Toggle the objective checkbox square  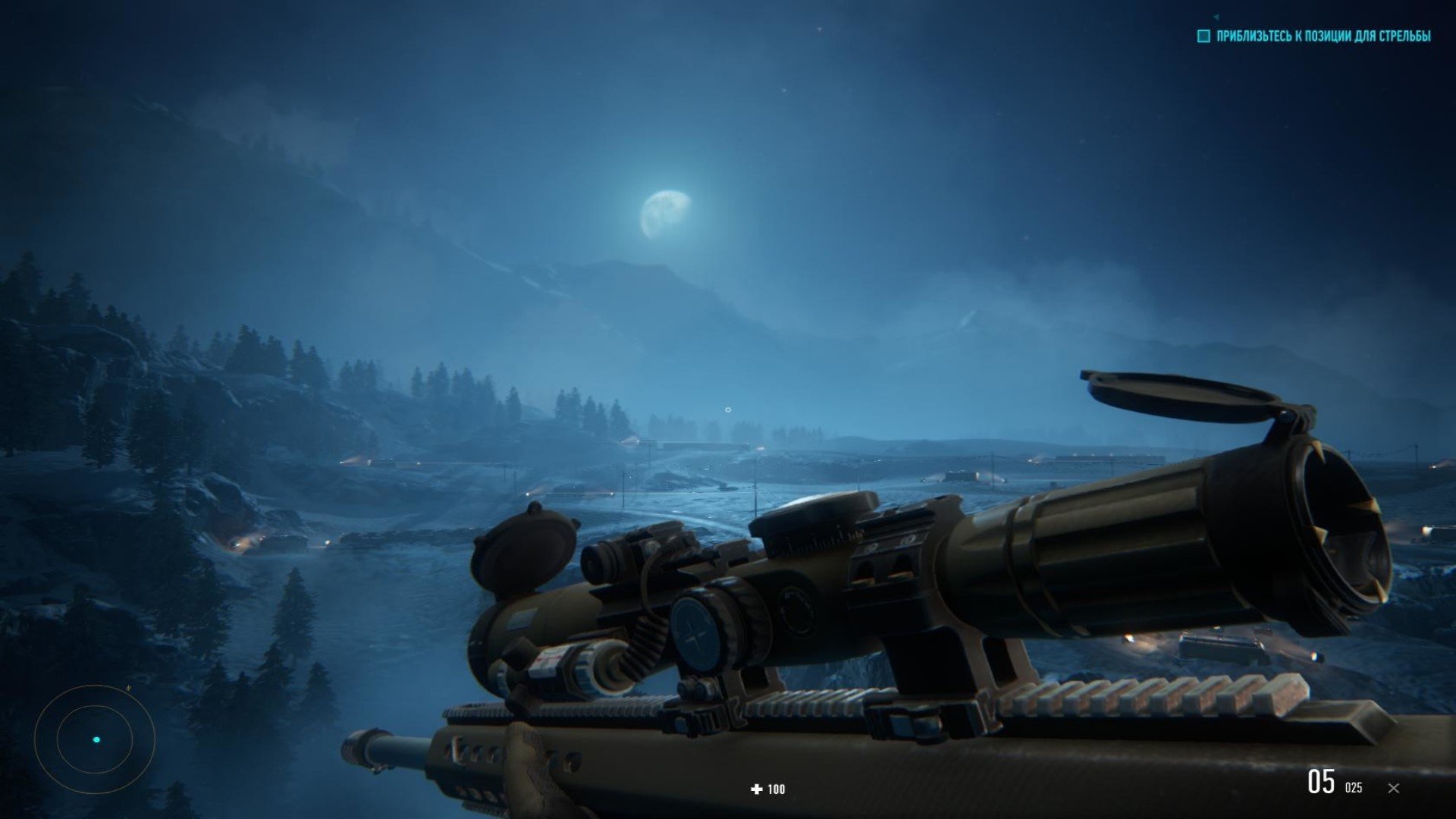pos(1203,36)
